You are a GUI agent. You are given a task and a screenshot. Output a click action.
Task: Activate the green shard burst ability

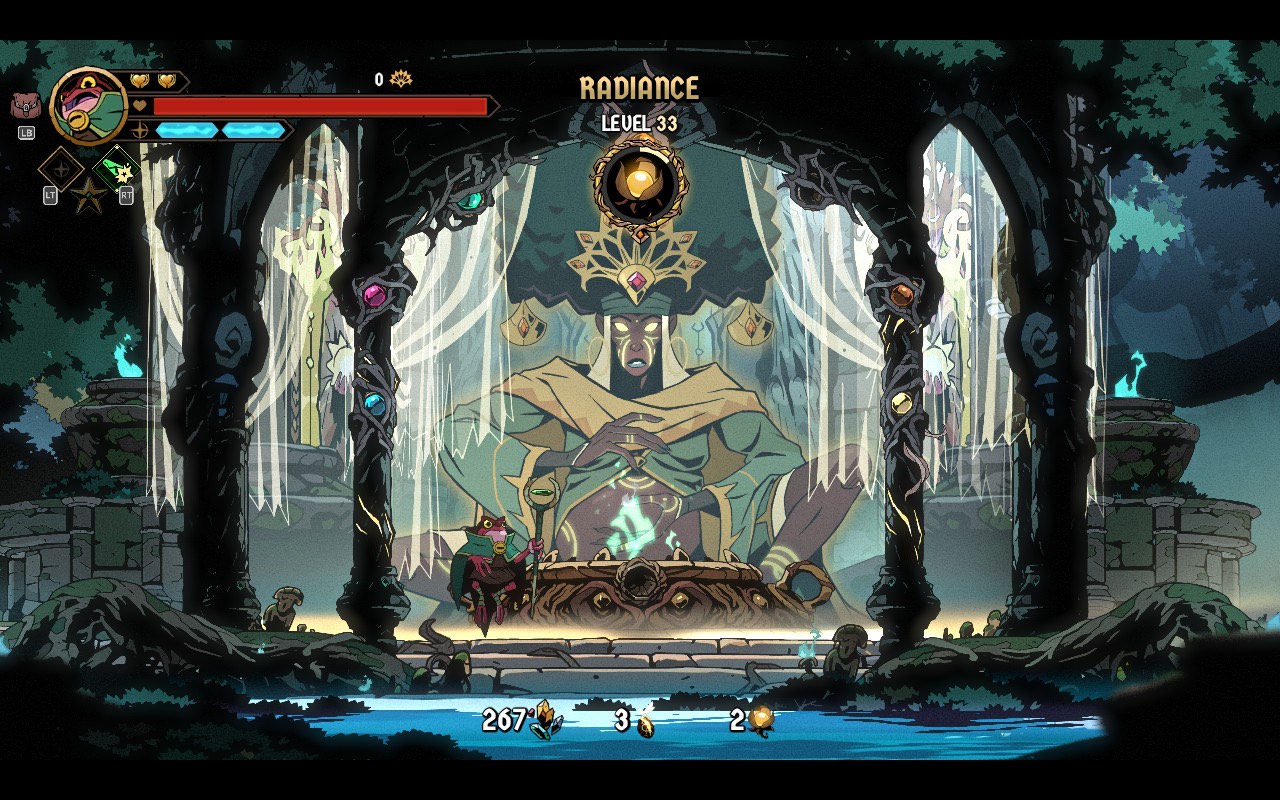click(117, 167)
